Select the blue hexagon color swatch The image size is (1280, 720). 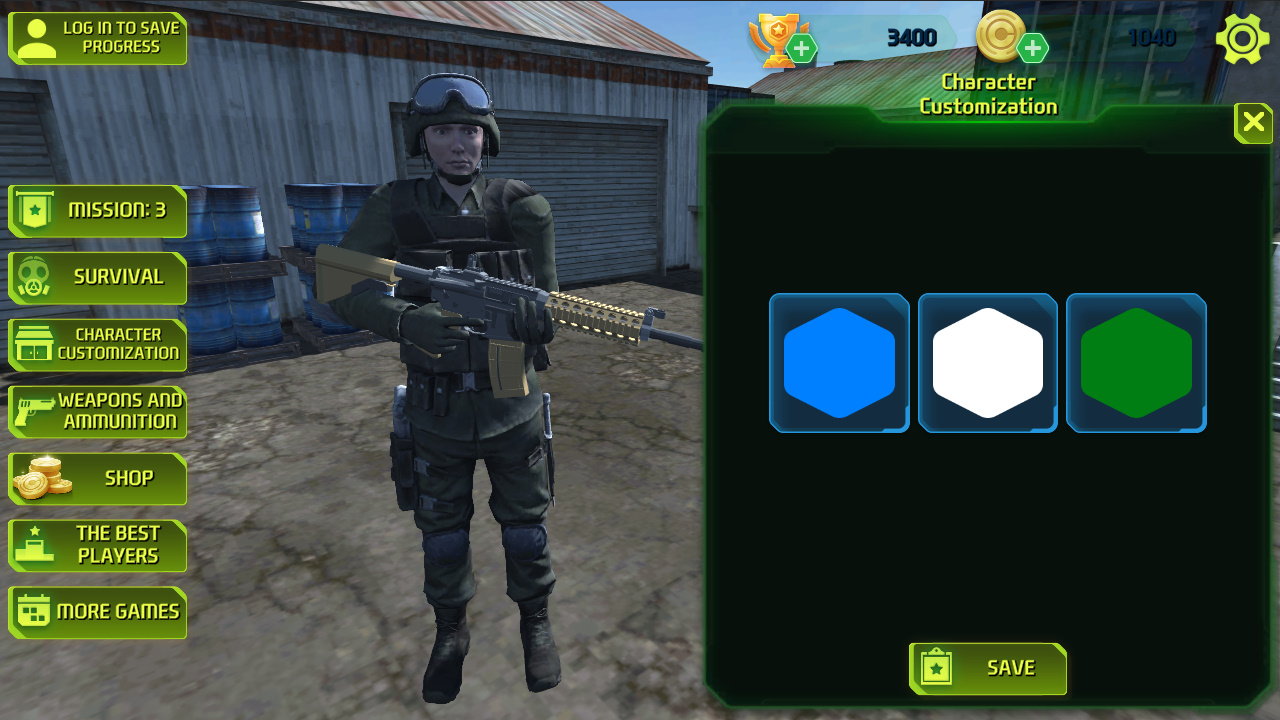pyautogui.click(x=839, y=362)
